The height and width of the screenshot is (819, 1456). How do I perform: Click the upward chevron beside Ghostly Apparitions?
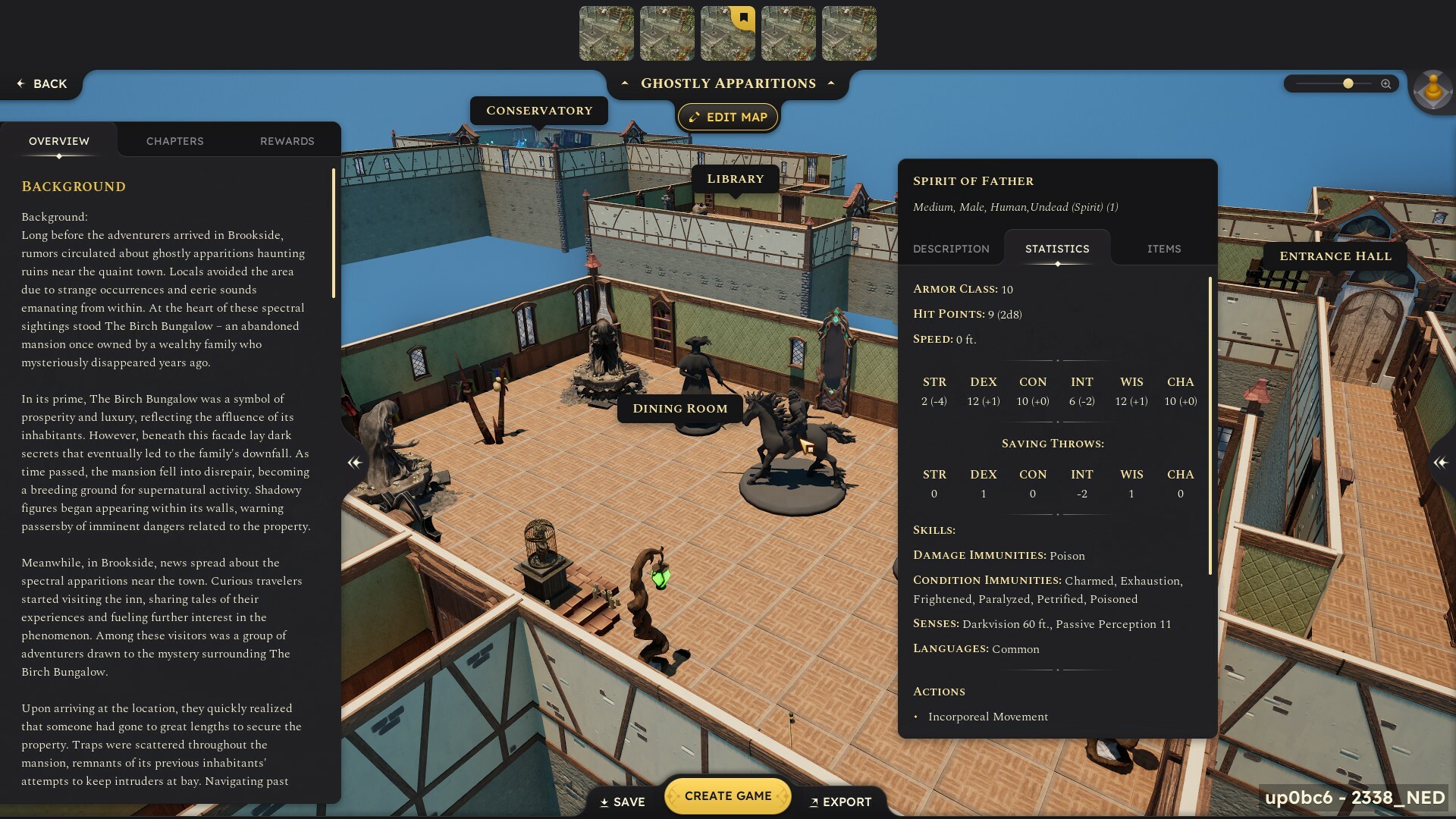pos(623,84)
